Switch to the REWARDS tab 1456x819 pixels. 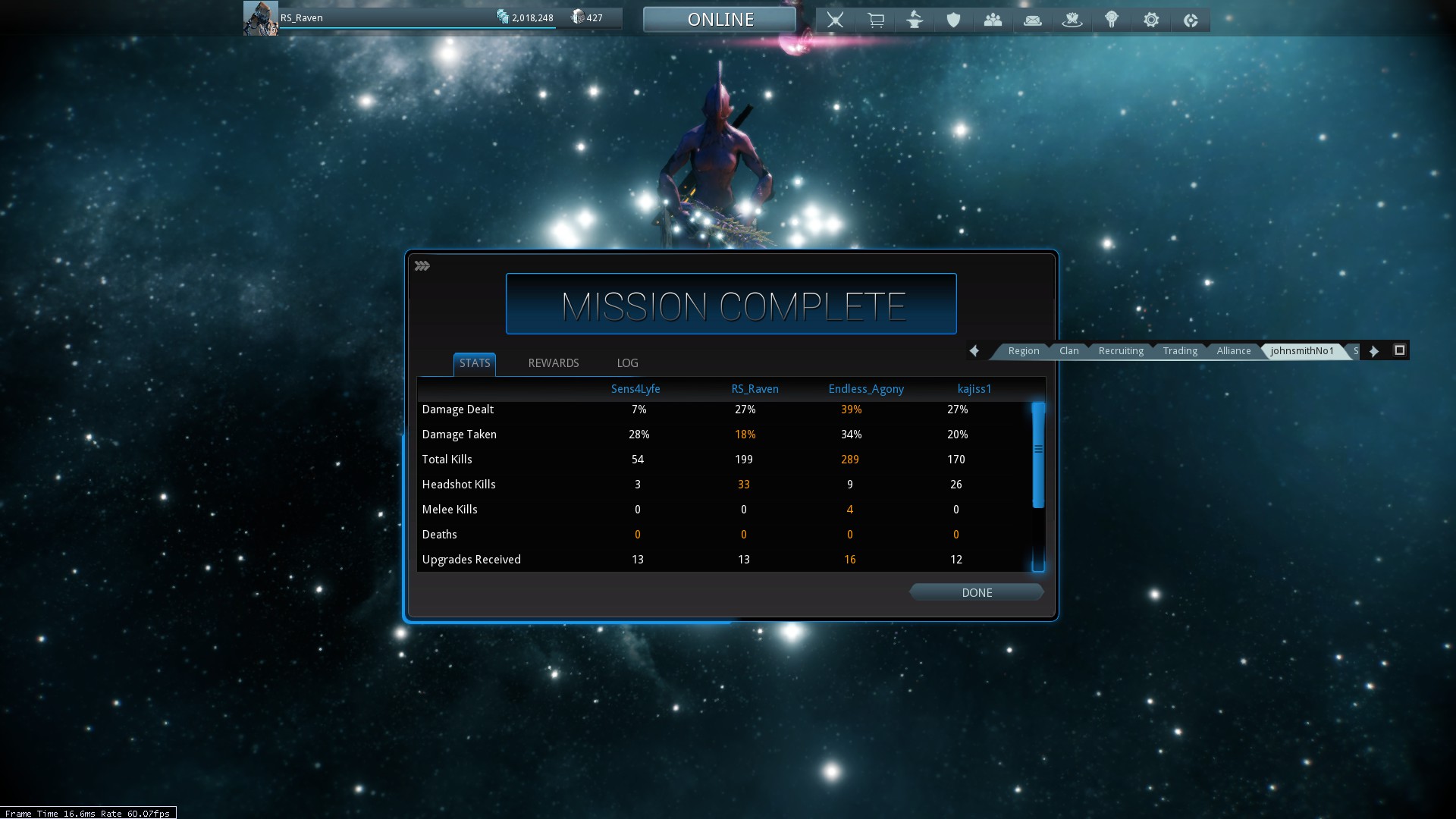[553, 363]
